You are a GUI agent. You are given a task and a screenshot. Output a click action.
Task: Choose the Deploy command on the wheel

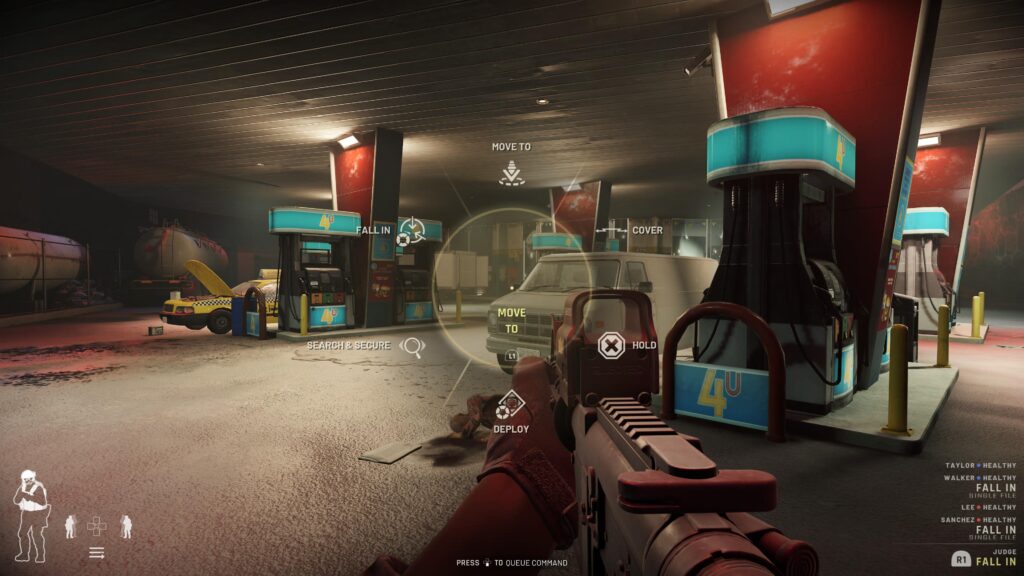pyautogui.click(x=511, y=405)
